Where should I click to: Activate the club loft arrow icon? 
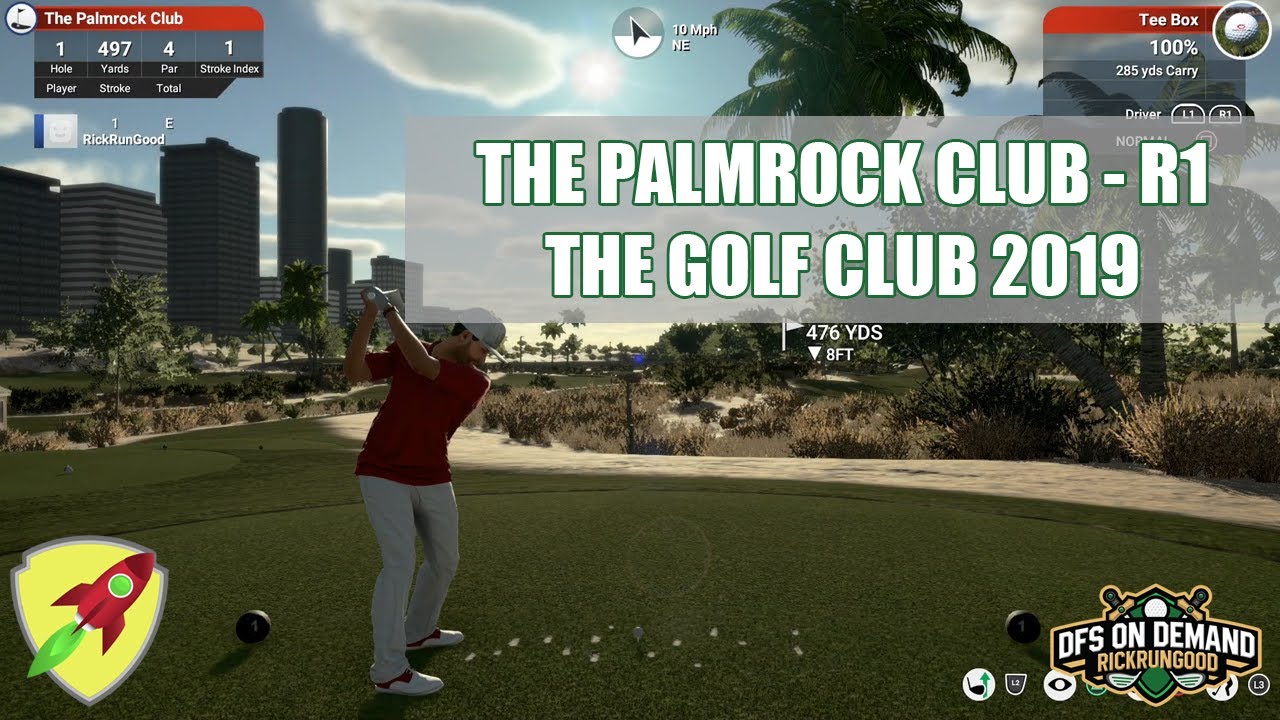[x=977, y=684]
